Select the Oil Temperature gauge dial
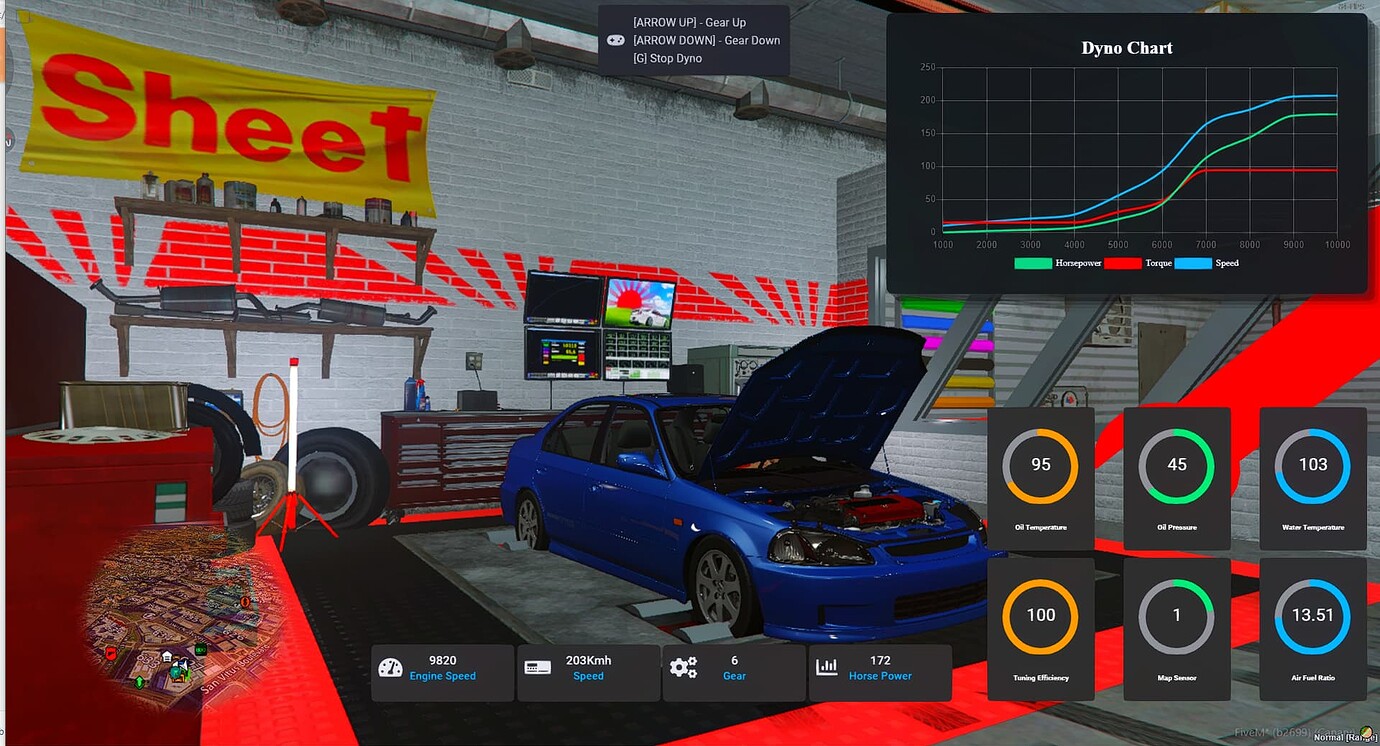1380x746 pixels. [1040, 464]
